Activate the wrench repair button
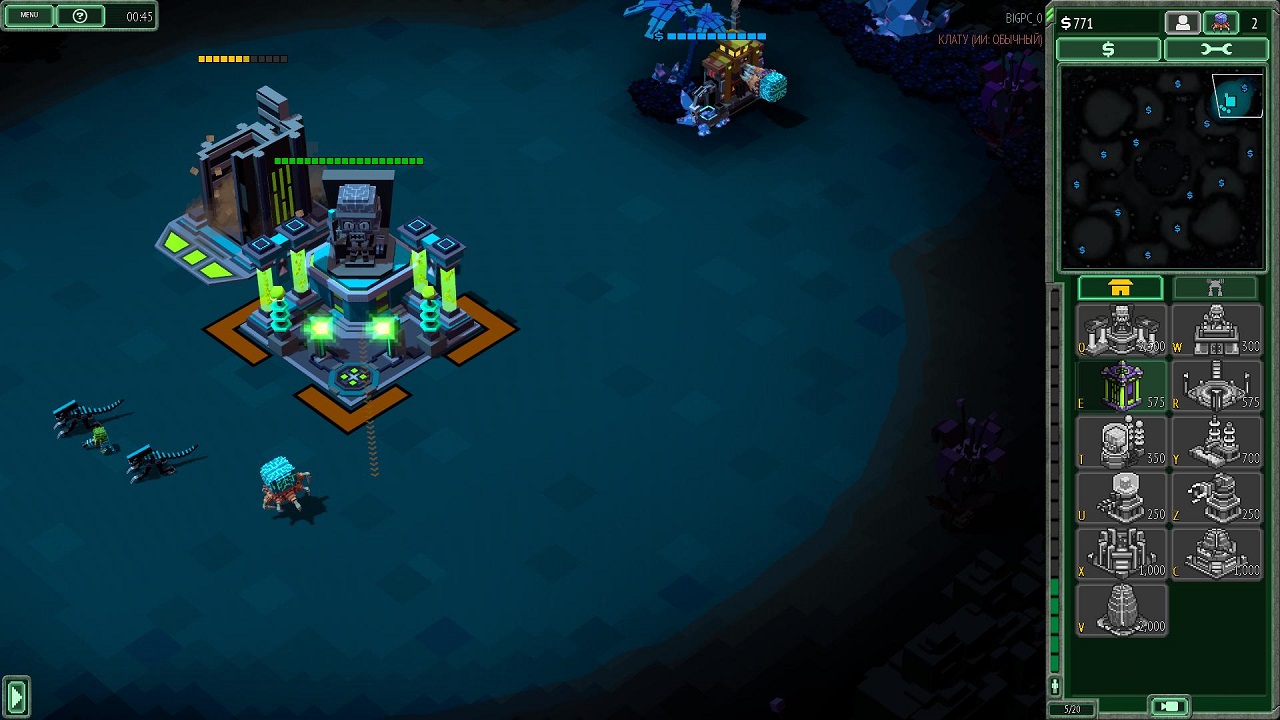 coord(1215,49)
